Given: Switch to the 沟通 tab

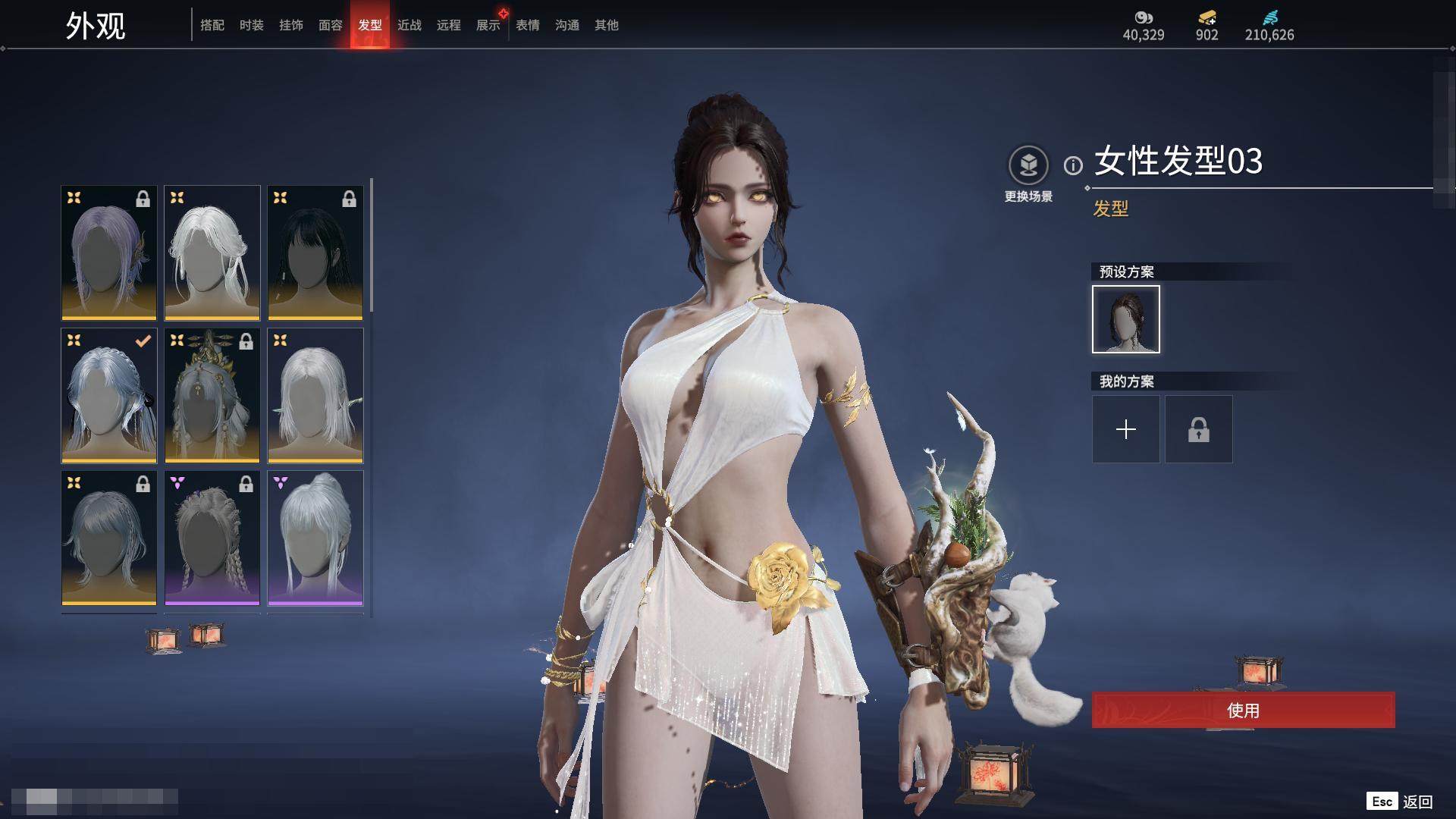Looking at the screenshot, I should click(x=567, y=25).
